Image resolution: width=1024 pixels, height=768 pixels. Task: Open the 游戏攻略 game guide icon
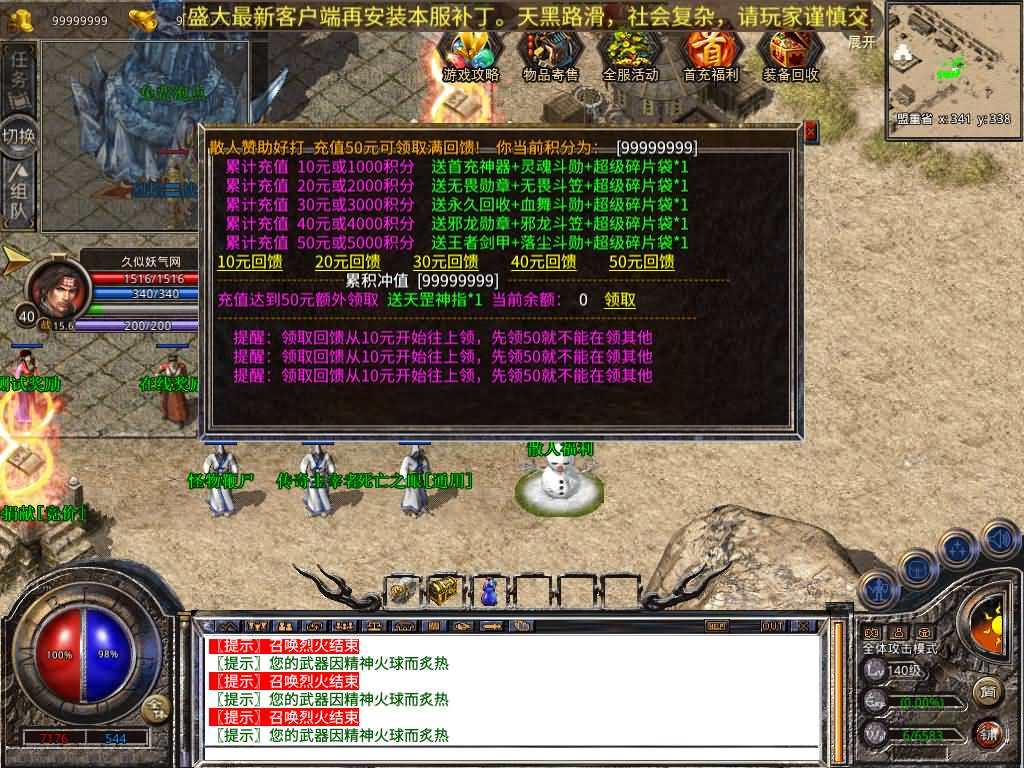(470, 55)
